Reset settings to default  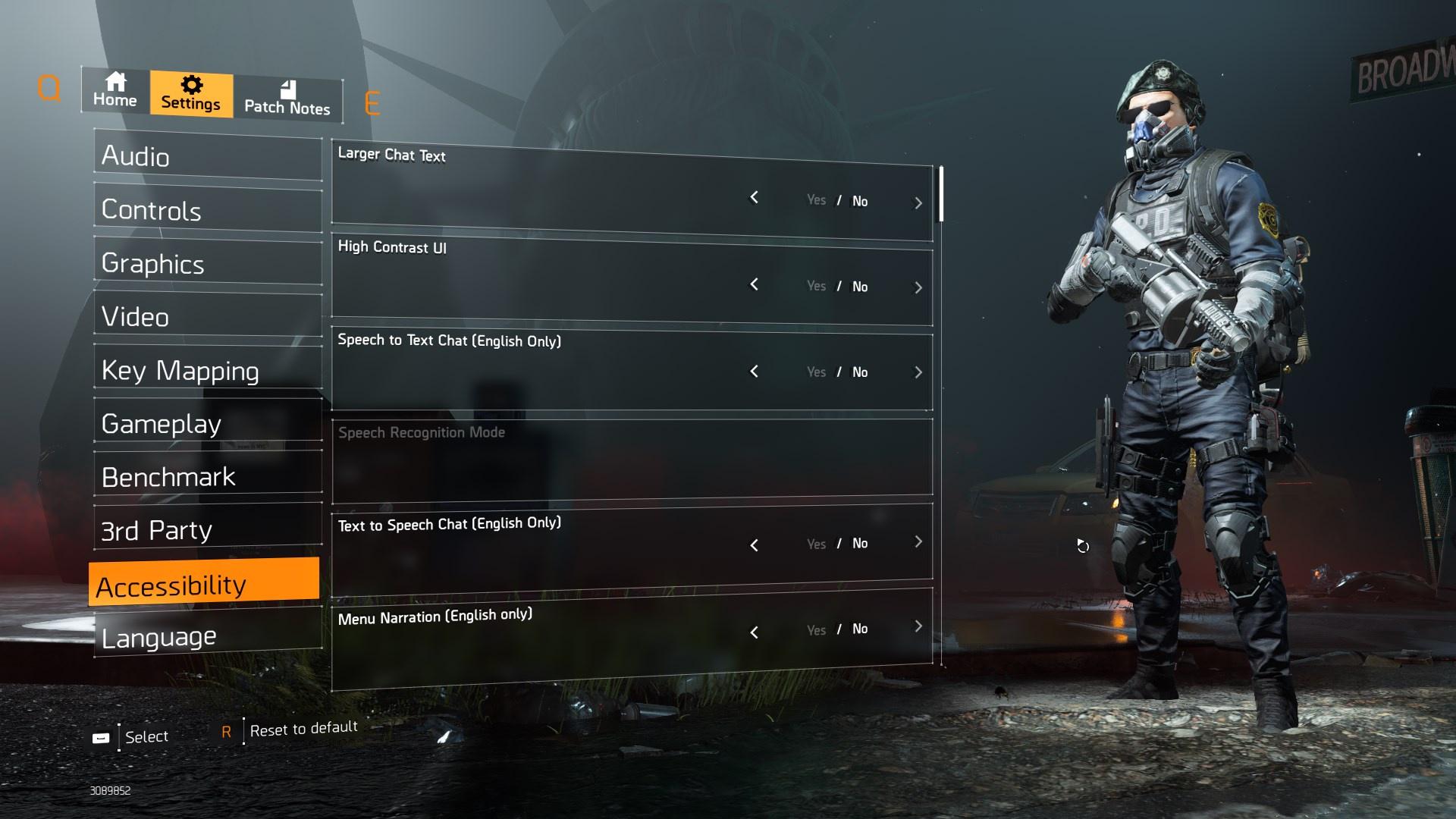click(303, 730)
